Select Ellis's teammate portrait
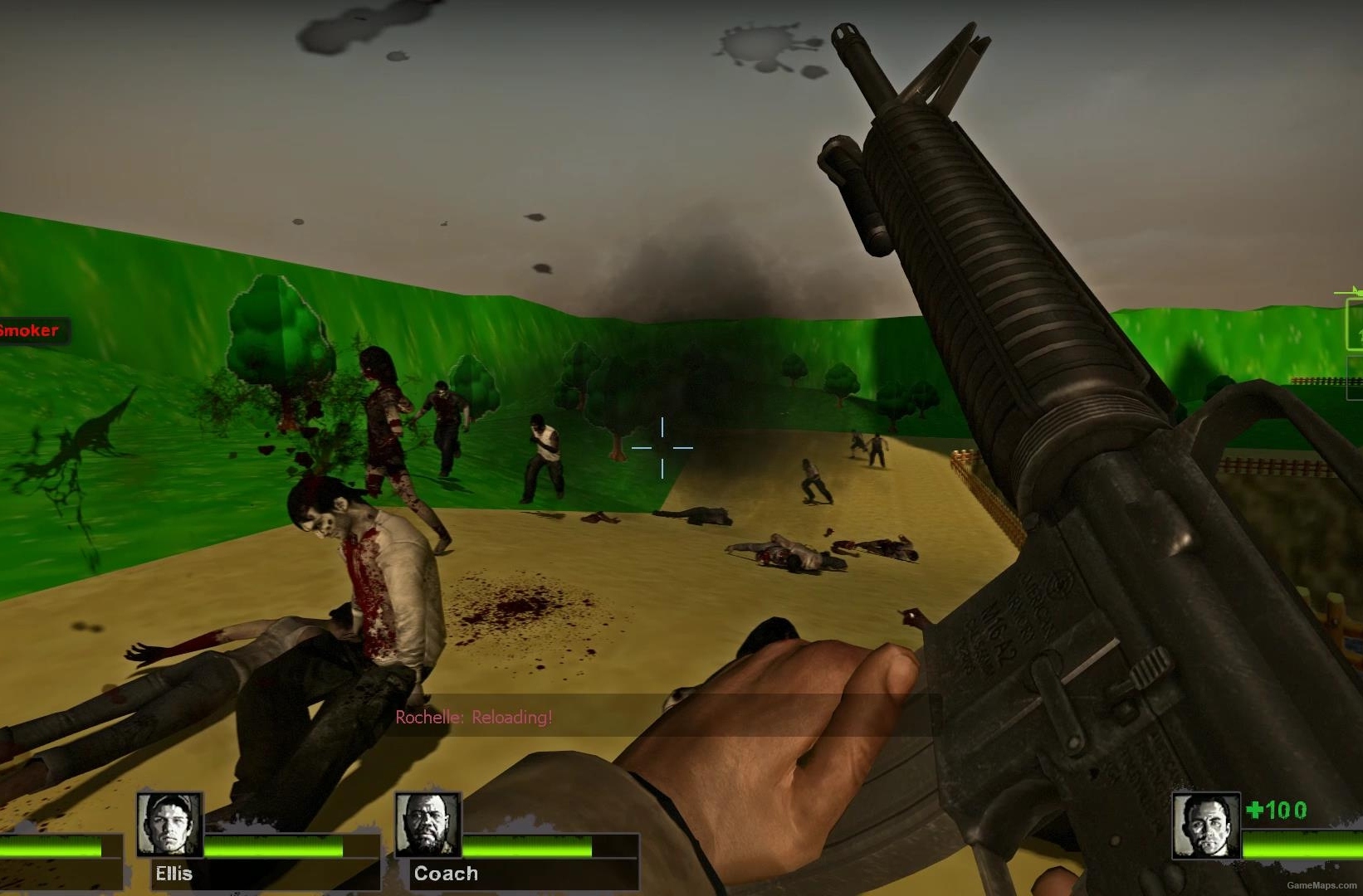The width and height of the screenshot is (1363, 896). pyautogui.click(x=169, y=824)
